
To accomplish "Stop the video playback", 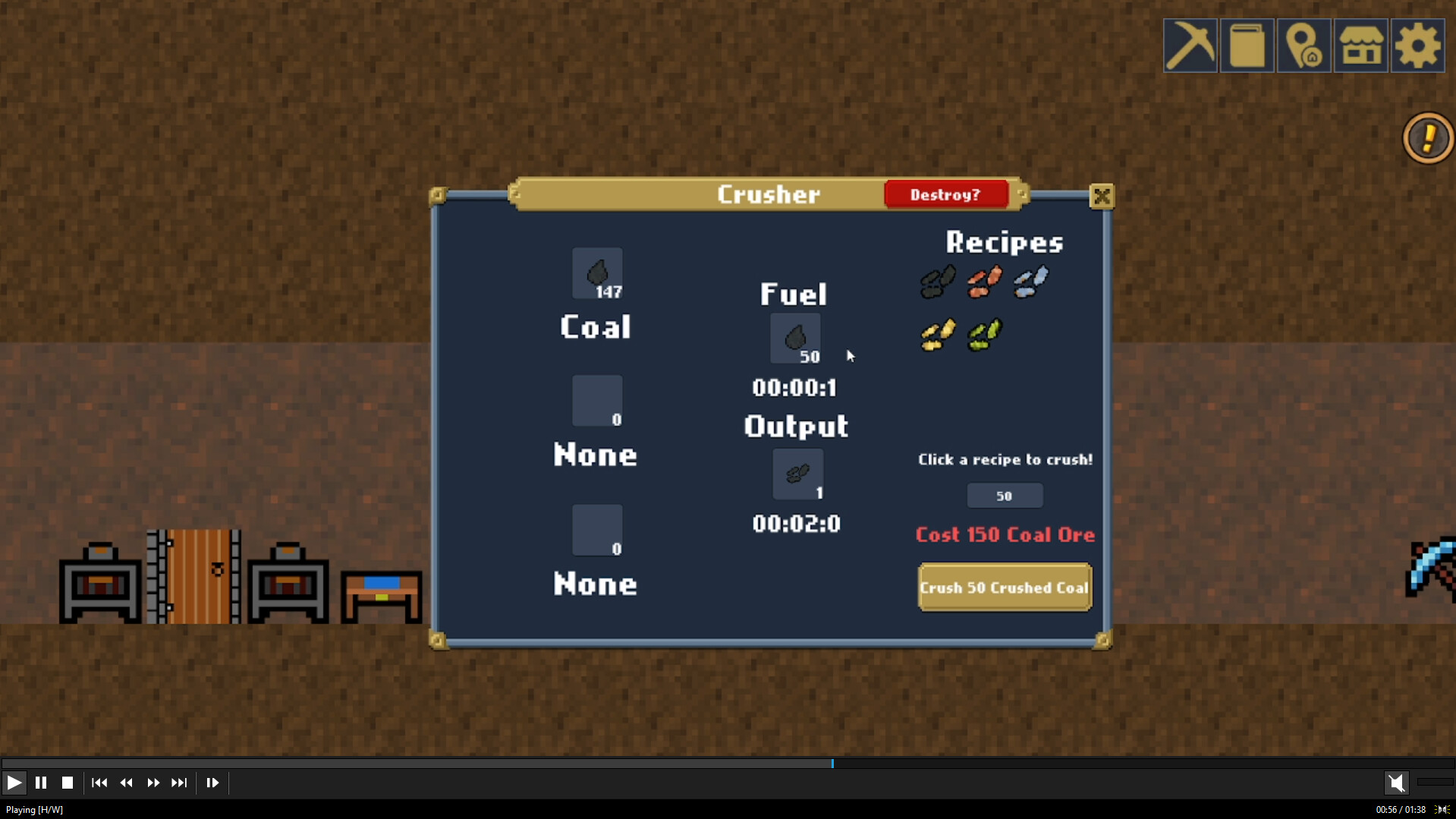I will tap(68, 783).
